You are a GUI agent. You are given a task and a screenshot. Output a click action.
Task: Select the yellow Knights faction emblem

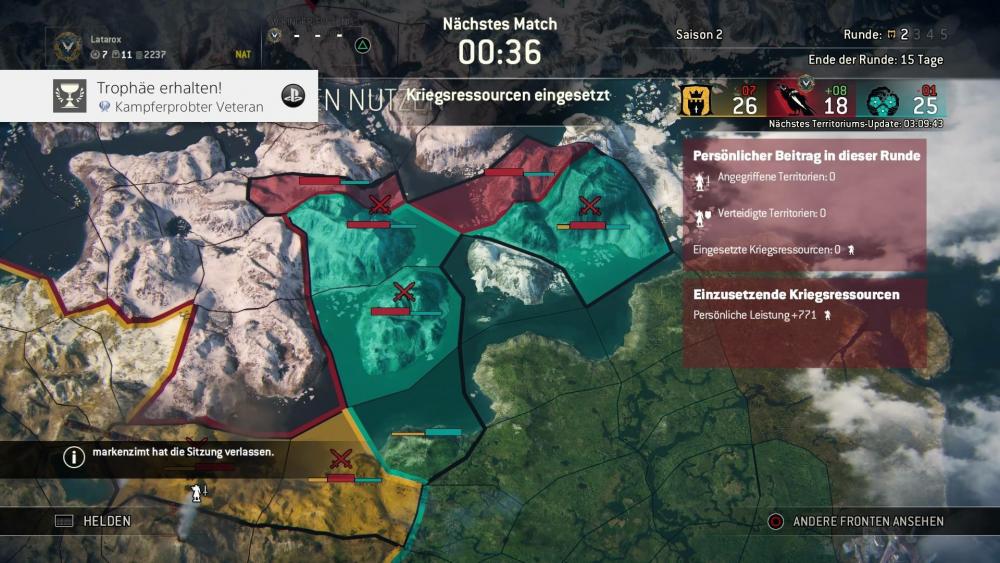tap(696, 101)
